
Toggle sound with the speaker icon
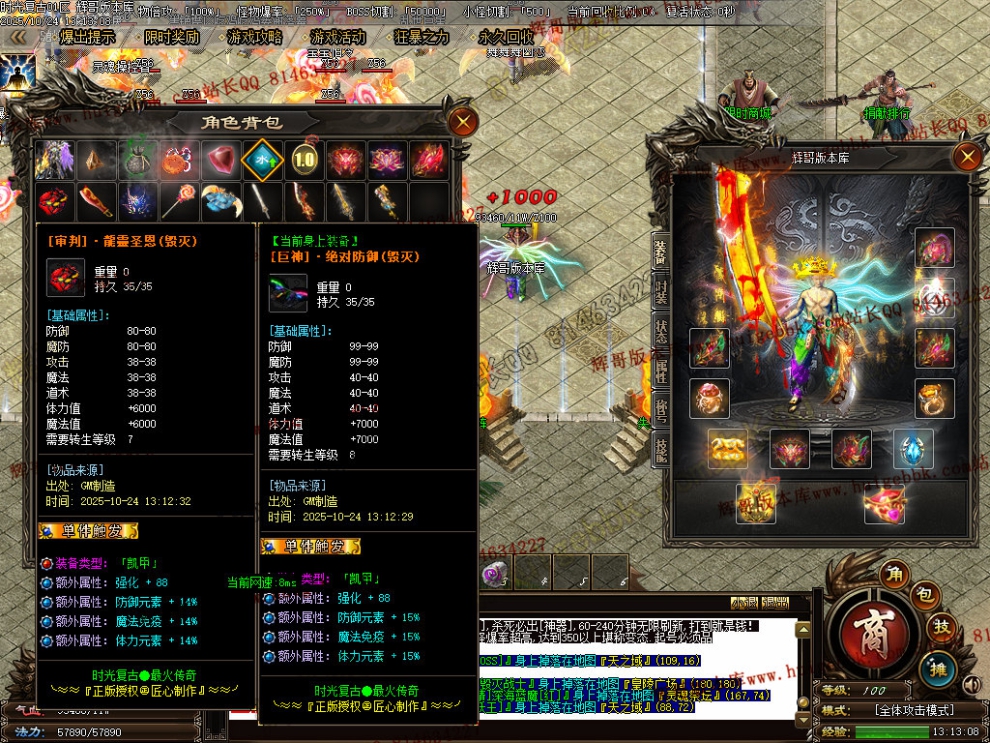pos(969,685)
